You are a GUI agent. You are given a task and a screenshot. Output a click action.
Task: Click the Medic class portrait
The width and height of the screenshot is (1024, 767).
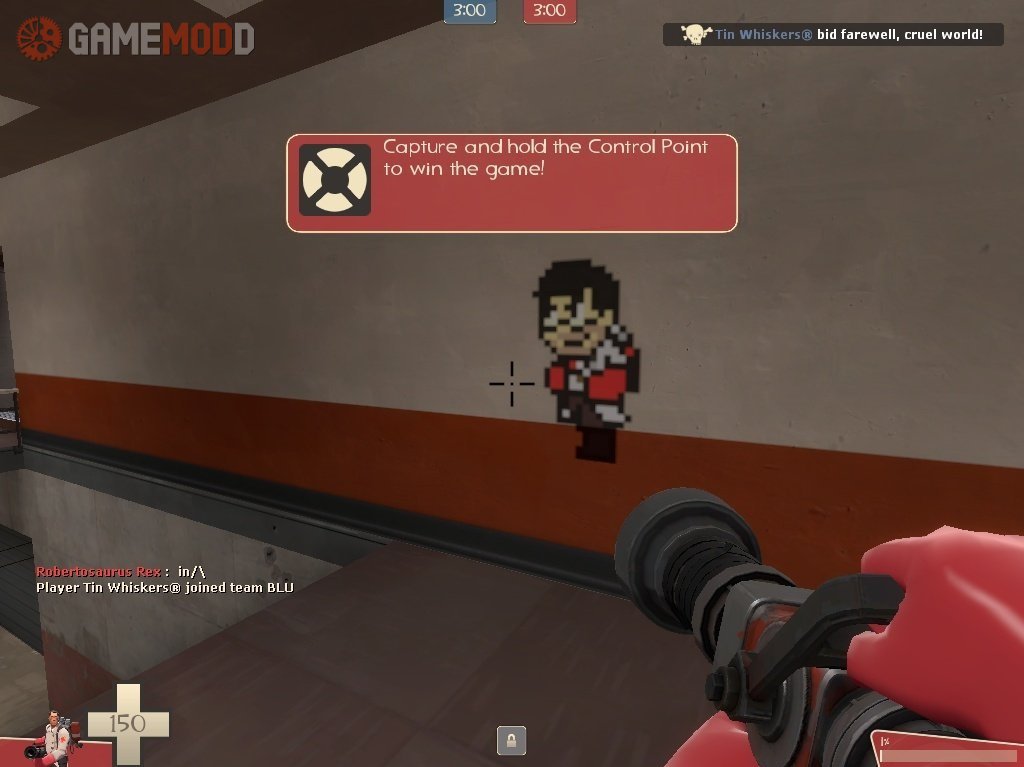[x=56, y=736]
